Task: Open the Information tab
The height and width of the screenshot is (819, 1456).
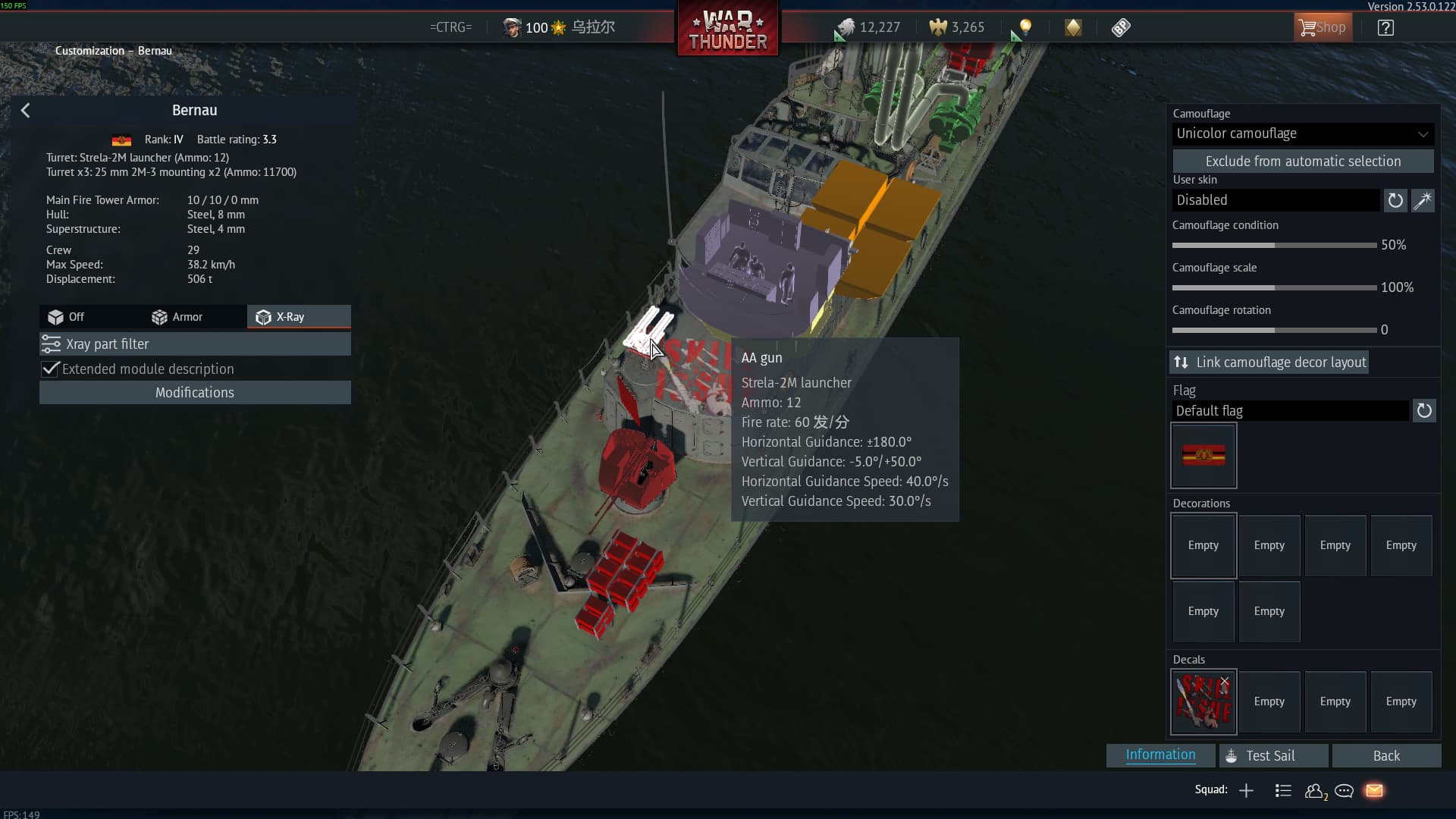Action: (1160, 755)
